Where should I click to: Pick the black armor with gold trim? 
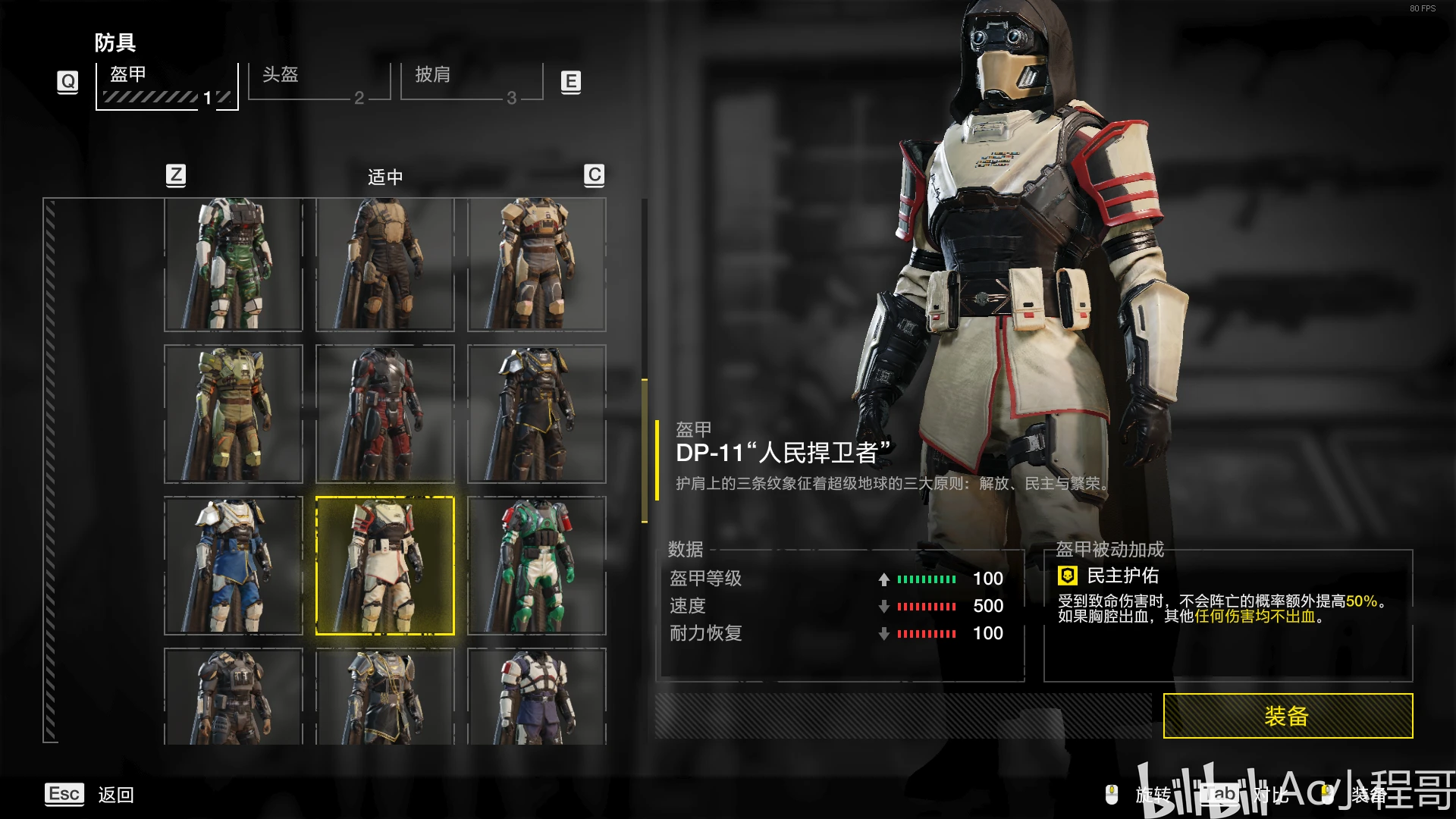pyautogui.click(x=537, y=414)
